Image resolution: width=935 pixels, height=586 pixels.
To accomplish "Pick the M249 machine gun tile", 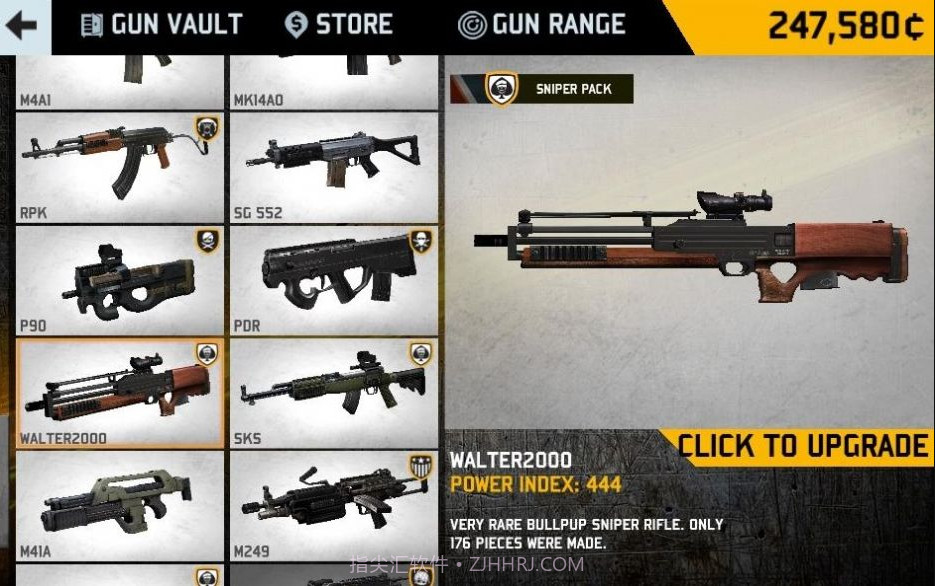I will point(334,505).
